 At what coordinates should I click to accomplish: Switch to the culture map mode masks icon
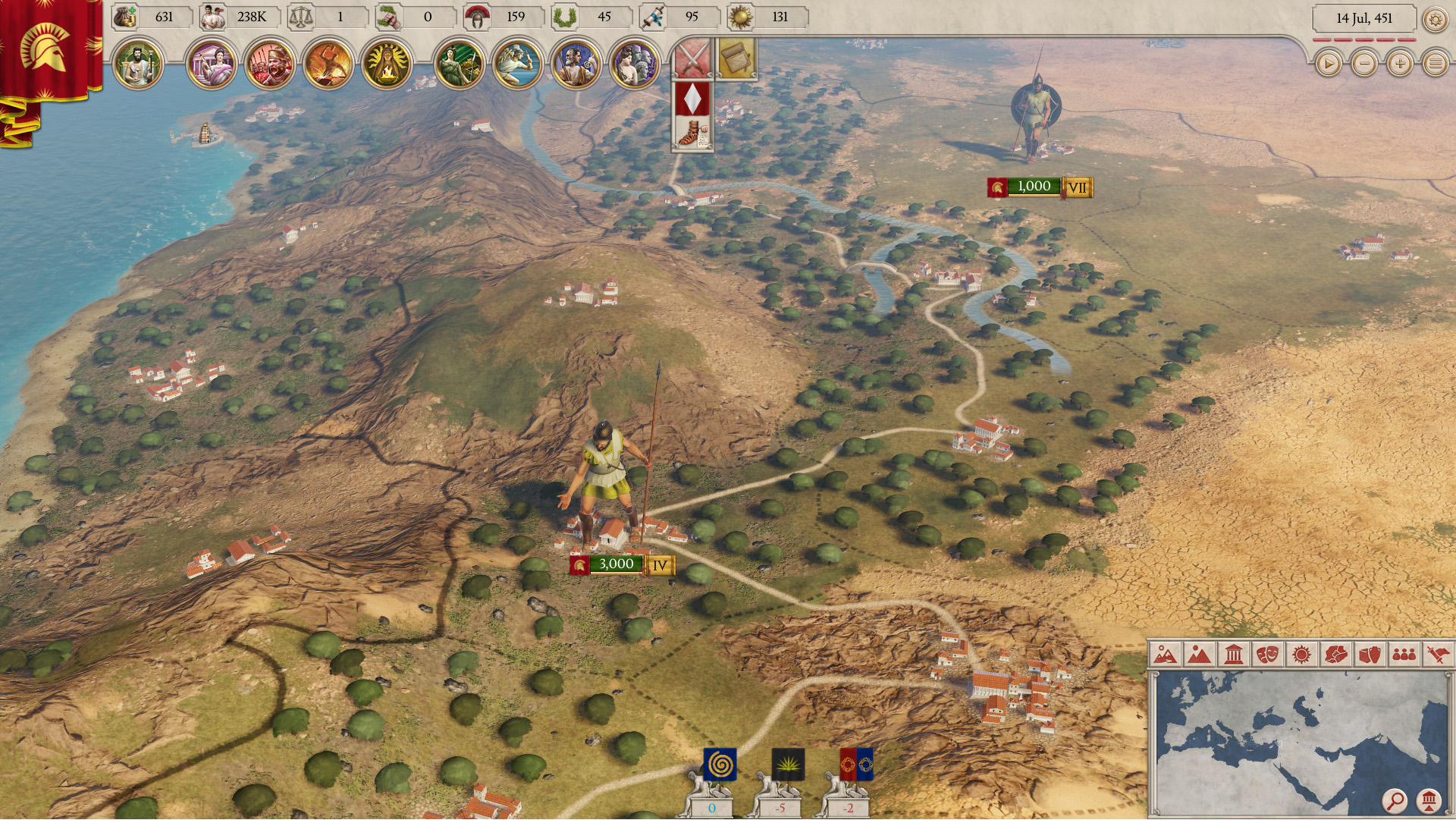[1267, 655]
